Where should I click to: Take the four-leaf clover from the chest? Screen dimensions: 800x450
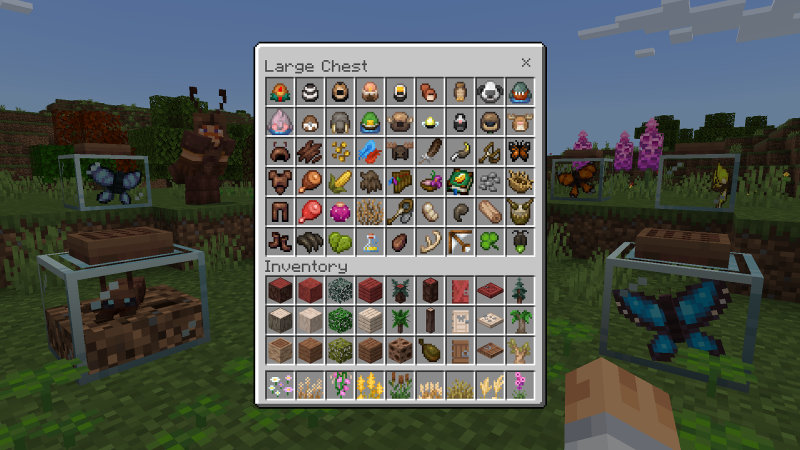[x=490, y=243]
